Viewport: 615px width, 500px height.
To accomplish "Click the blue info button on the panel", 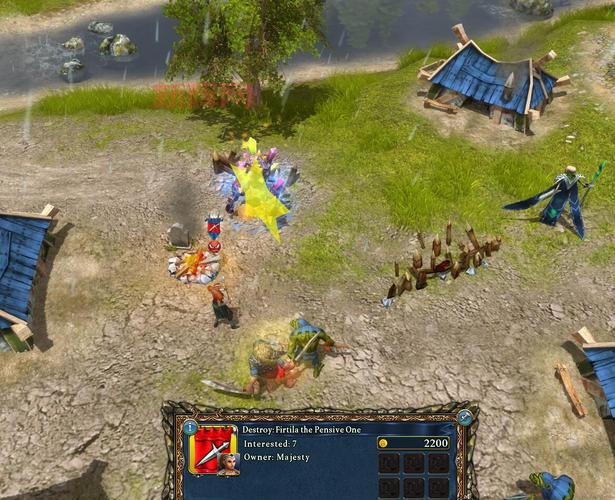I will pos(190,427).
